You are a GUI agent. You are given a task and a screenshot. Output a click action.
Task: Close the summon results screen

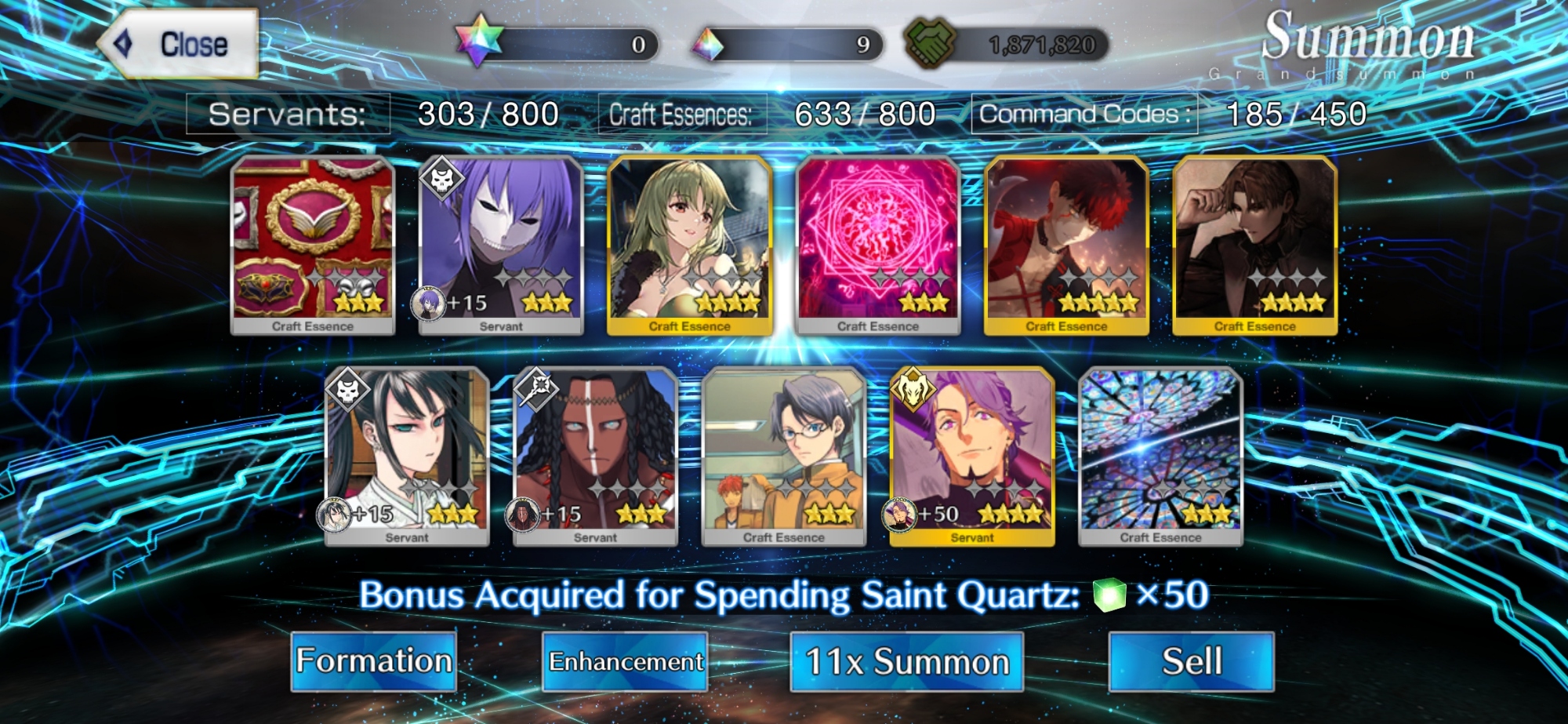(179, 44)
